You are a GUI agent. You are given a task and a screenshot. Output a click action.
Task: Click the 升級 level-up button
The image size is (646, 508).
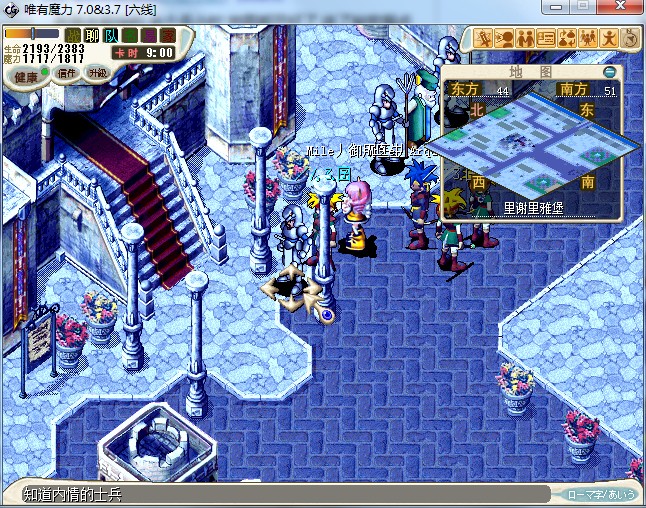[98, 73]
